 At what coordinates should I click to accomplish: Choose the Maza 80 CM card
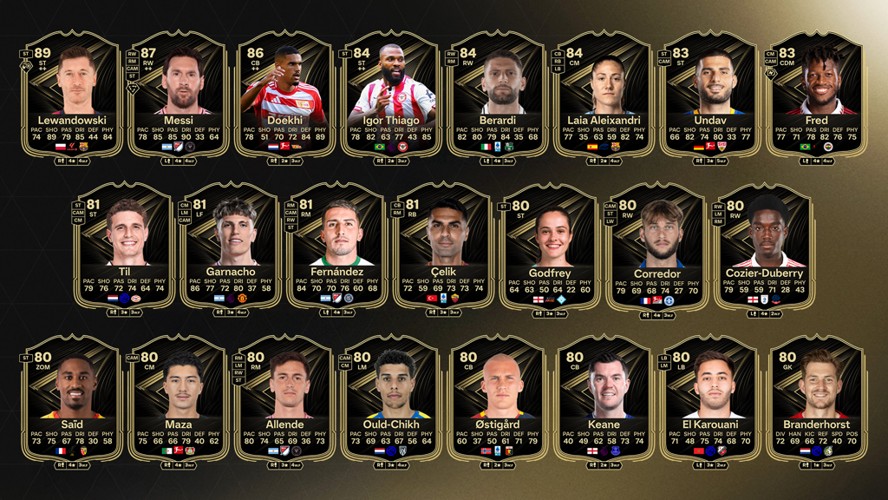[x=178, y=398]
